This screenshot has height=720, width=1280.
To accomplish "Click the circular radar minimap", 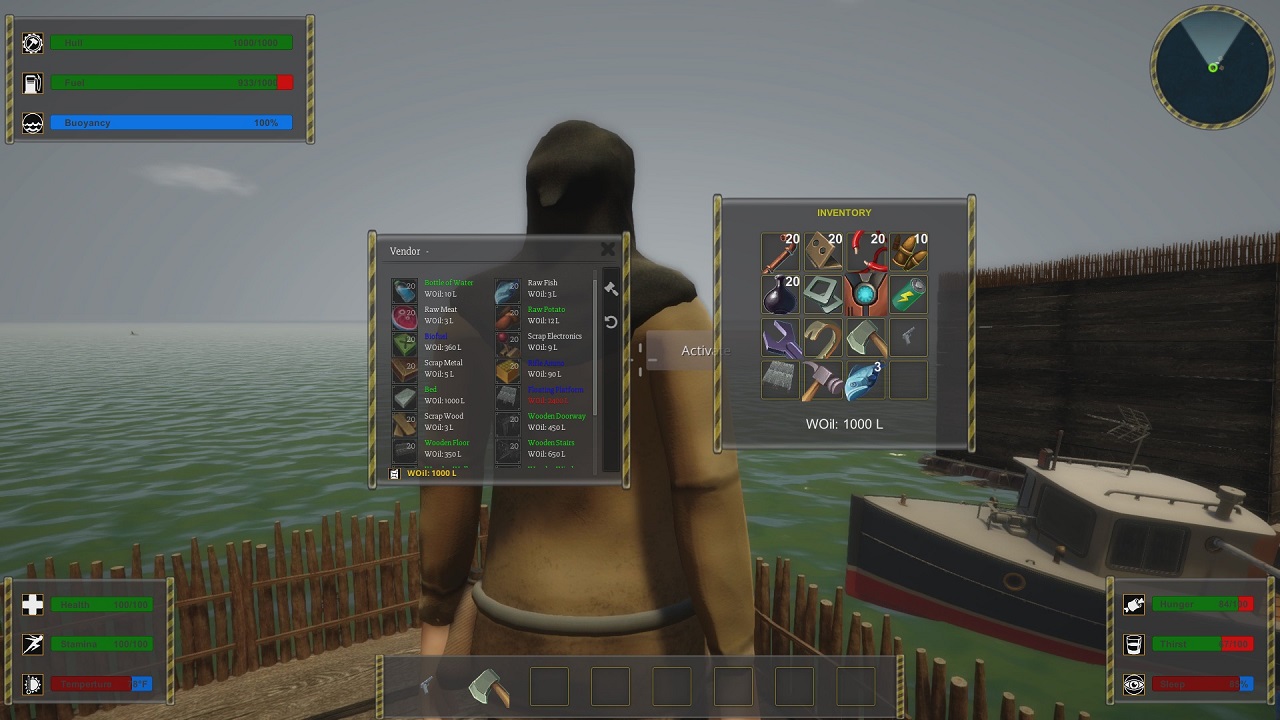I will coord(1212,67).
